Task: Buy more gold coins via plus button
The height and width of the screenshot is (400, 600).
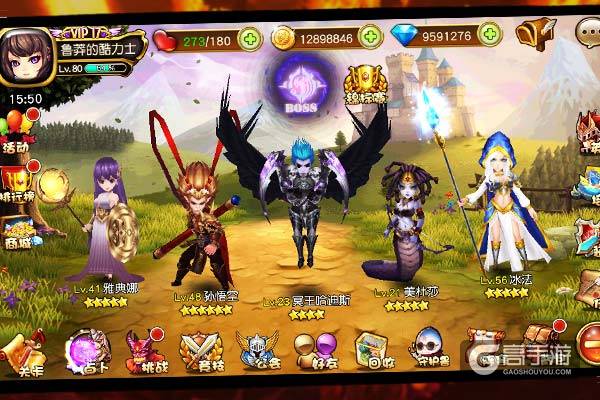Action: (372, 37)
